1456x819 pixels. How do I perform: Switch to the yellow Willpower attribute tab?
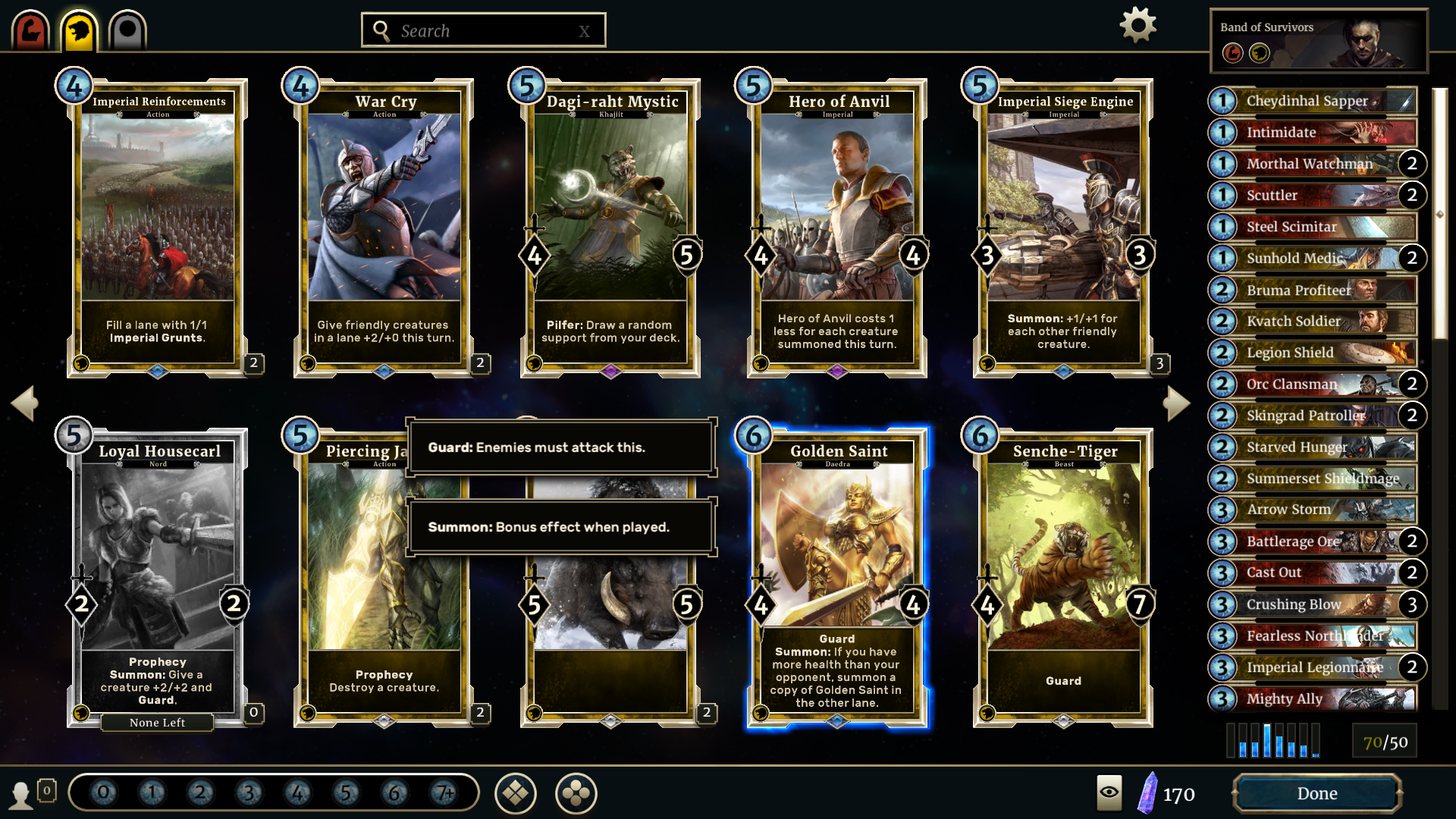(79, 31)
